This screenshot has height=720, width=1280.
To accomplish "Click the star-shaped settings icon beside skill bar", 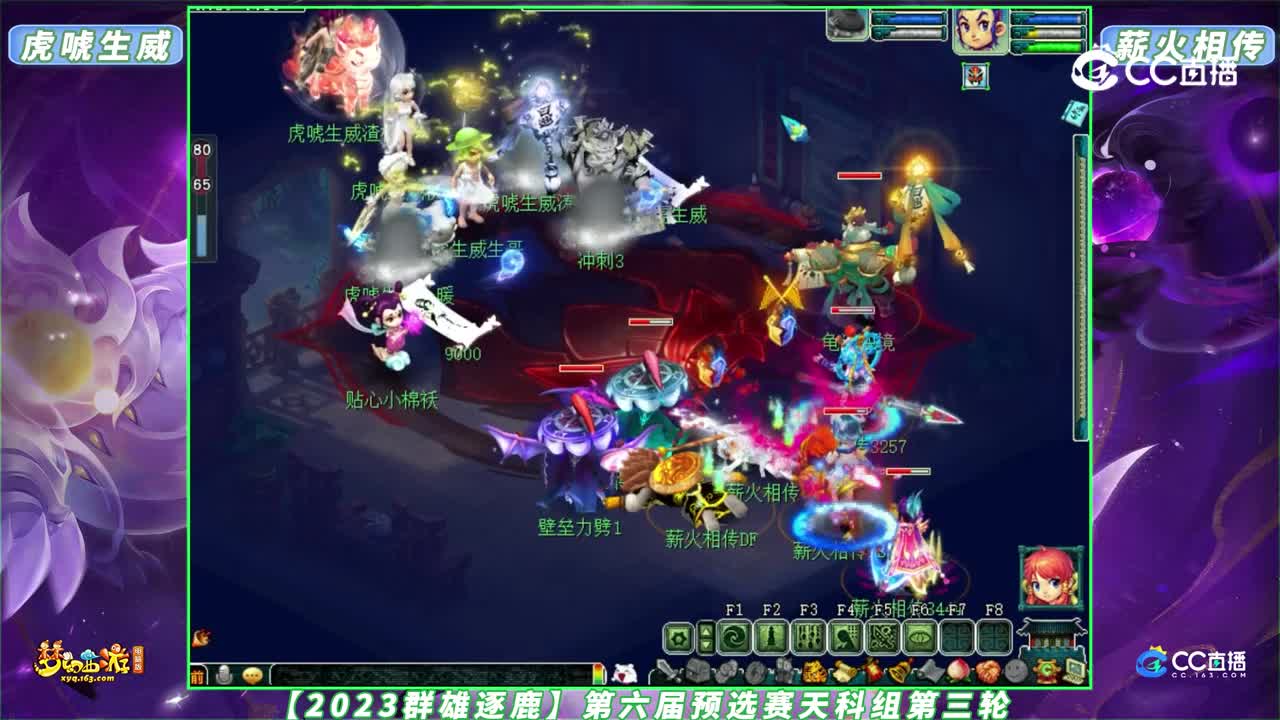I will pos(677,636).
